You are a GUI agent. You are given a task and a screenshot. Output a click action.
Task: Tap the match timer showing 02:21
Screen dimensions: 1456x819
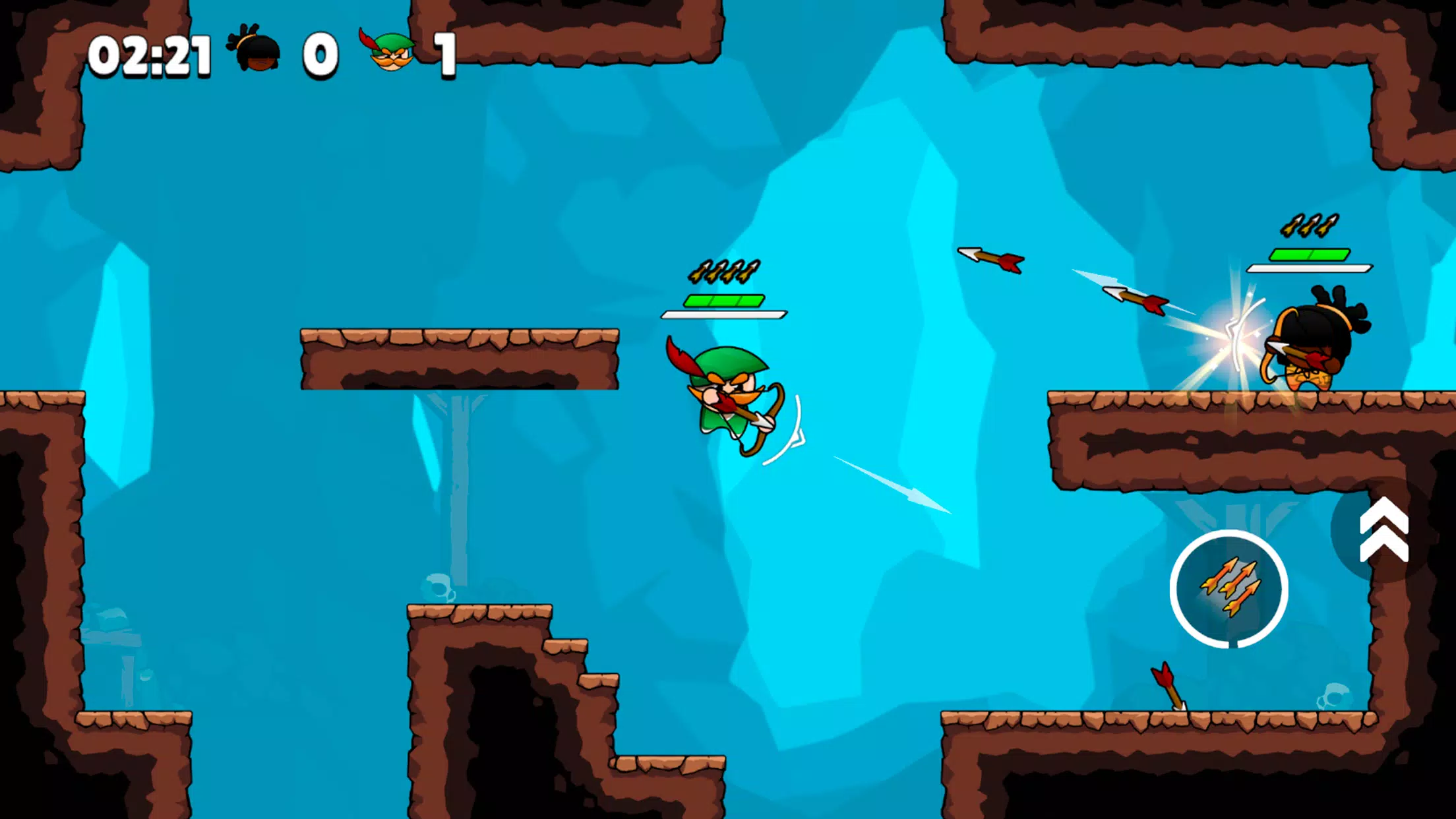152,54
